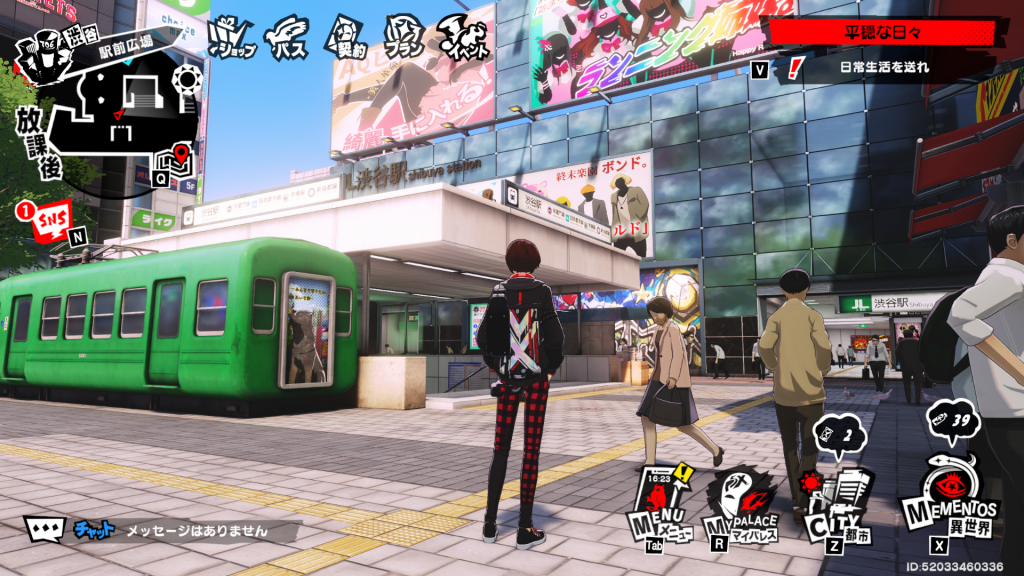
Task: Open the ショップ (Shop) icon
Action: click(232, 36)
